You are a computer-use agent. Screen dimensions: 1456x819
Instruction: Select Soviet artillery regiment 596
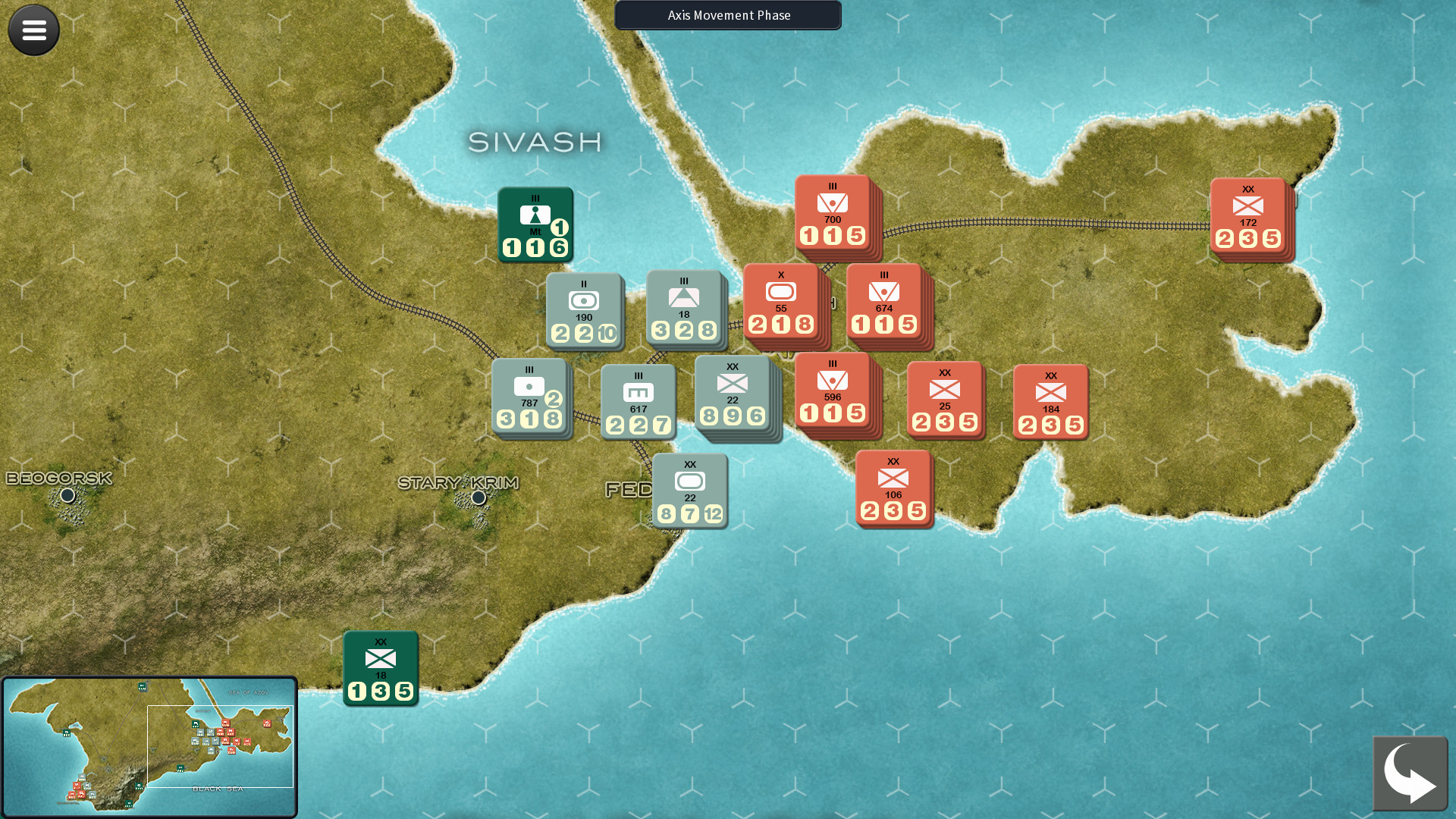[x=833, y=394]
